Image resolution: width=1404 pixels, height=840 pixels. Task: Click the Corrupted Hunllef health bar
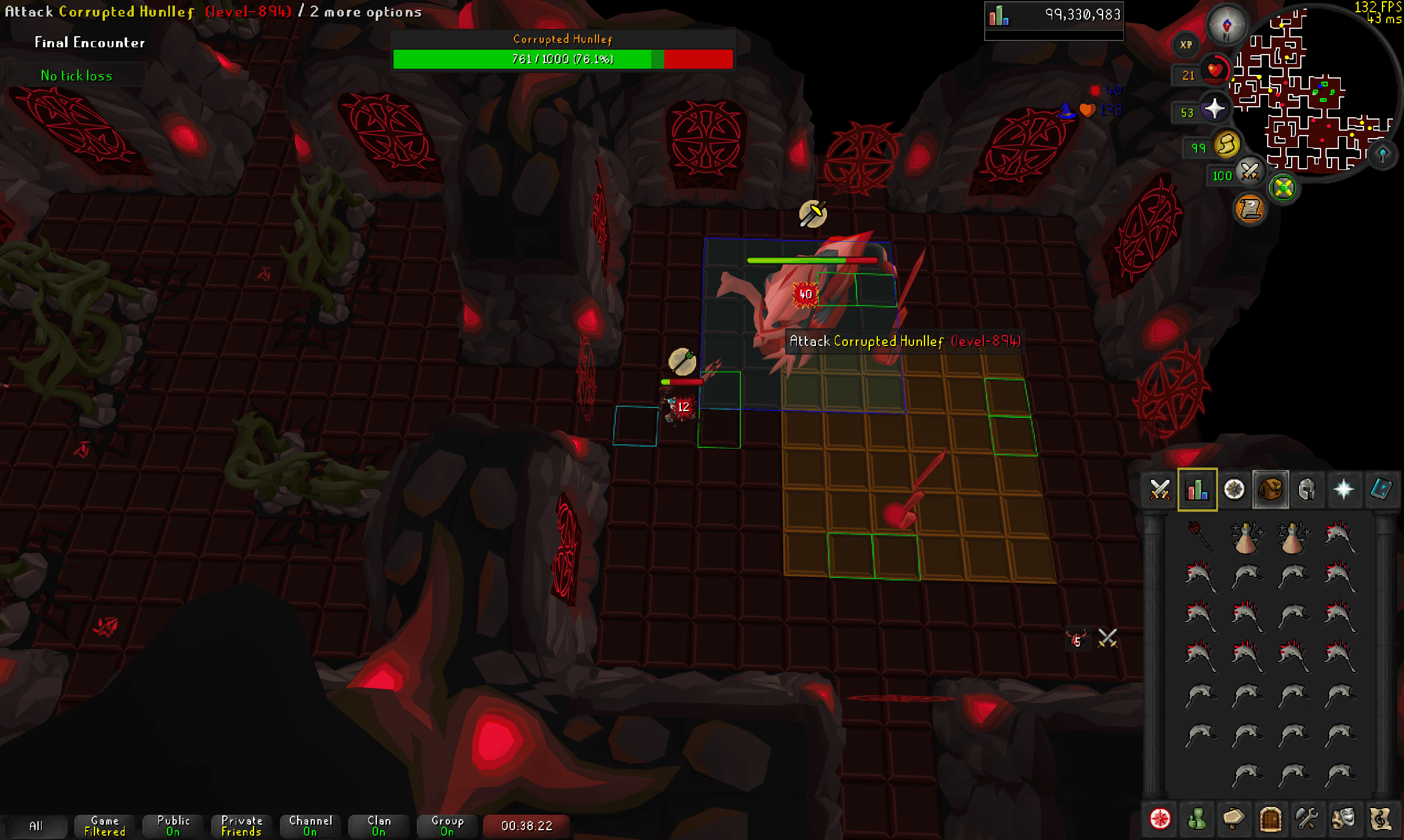tap(562, 60)
